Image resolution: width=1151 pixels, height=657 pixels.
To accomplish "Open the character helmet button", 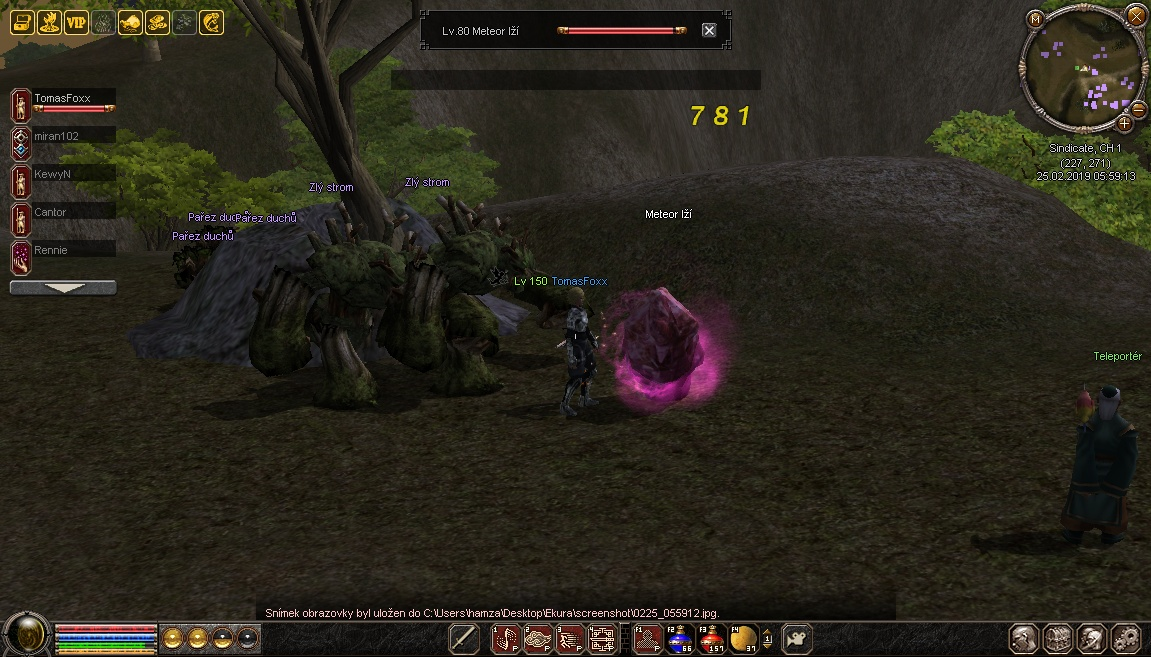I will pyautogui.click(x=1022, y=638).
